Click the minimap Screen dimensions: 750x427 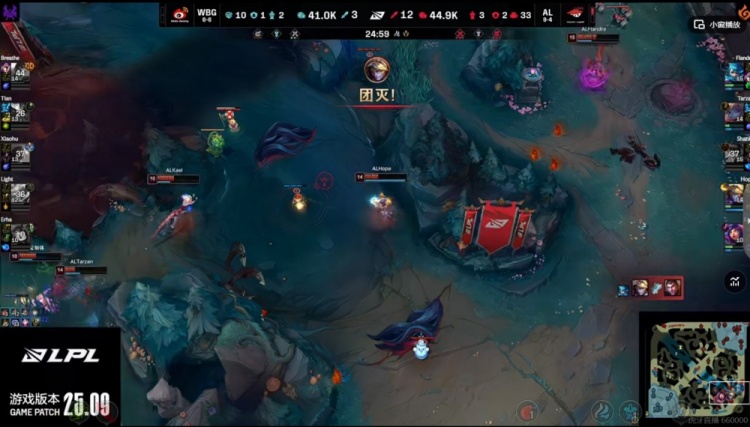coord(694,365)
